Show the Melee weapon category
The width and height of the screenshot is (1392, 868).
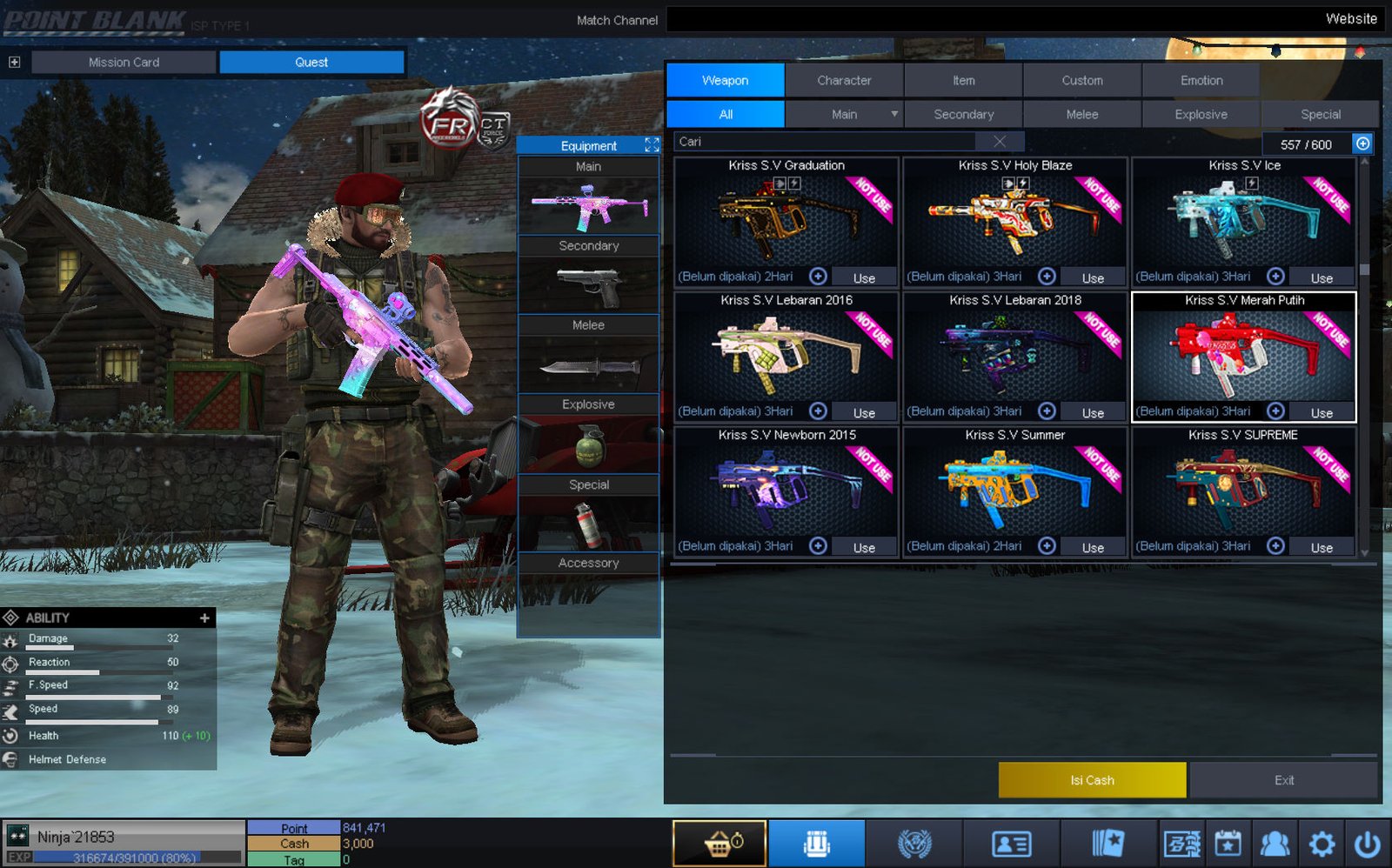1081,114
